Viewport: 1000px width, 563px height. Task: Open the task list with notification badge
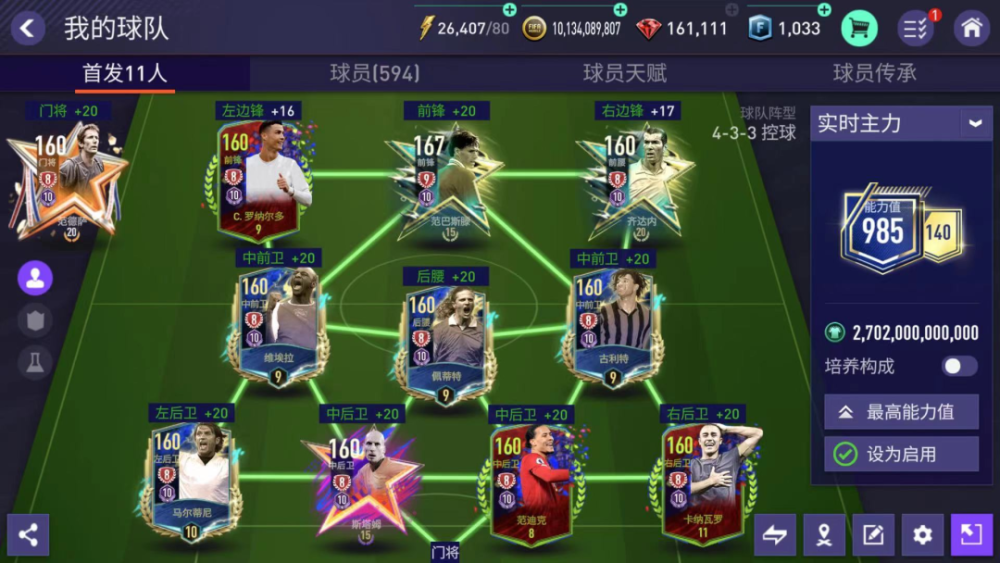coord(916,28)
